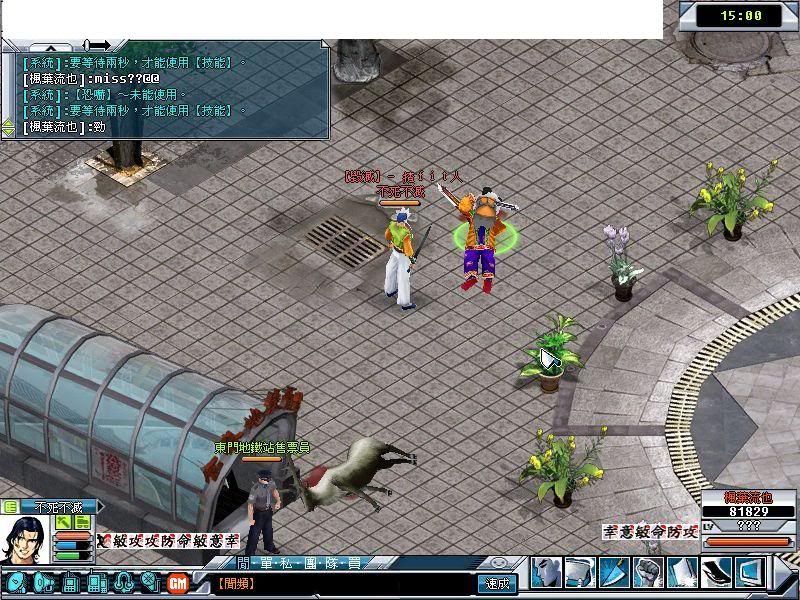Click the green hammer icon beside portrait
800x600 pixels.
click(64, 522)
